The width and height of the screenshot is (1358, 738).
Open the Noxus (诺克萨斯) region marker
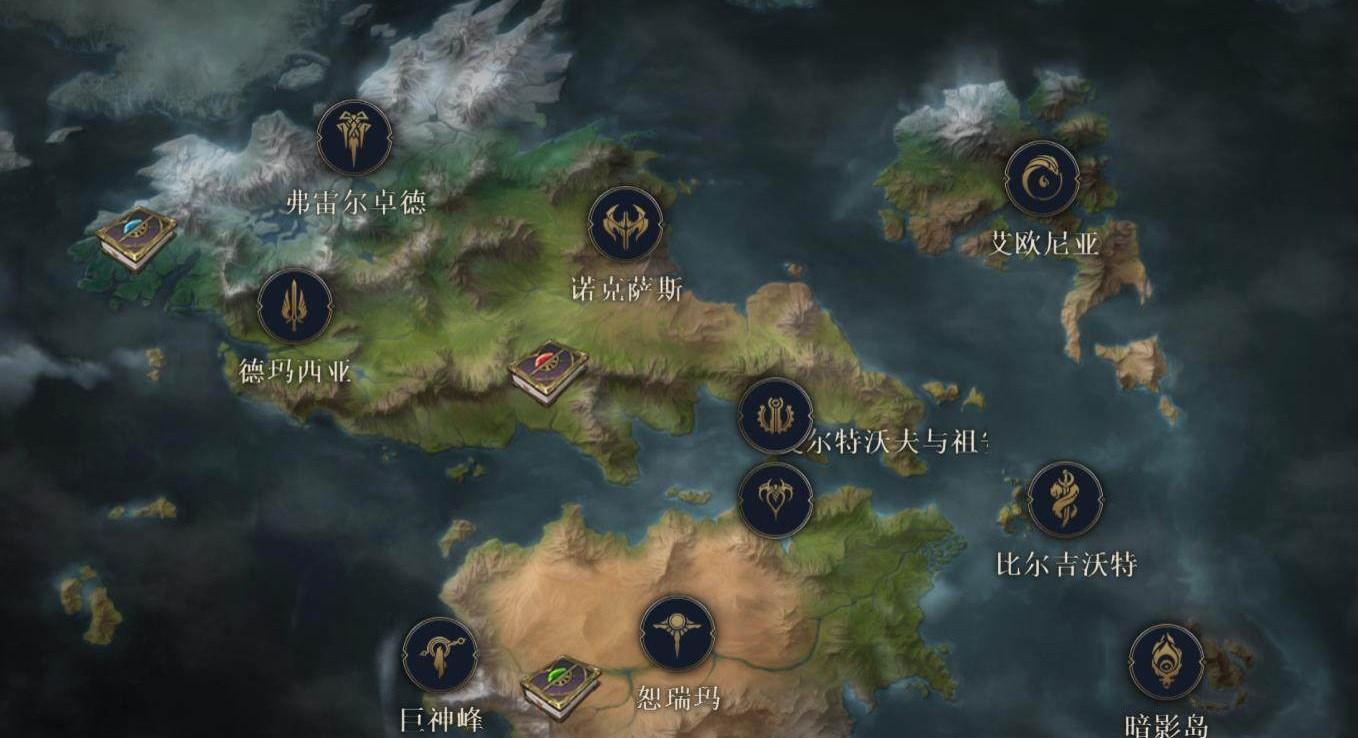(626, 225)
